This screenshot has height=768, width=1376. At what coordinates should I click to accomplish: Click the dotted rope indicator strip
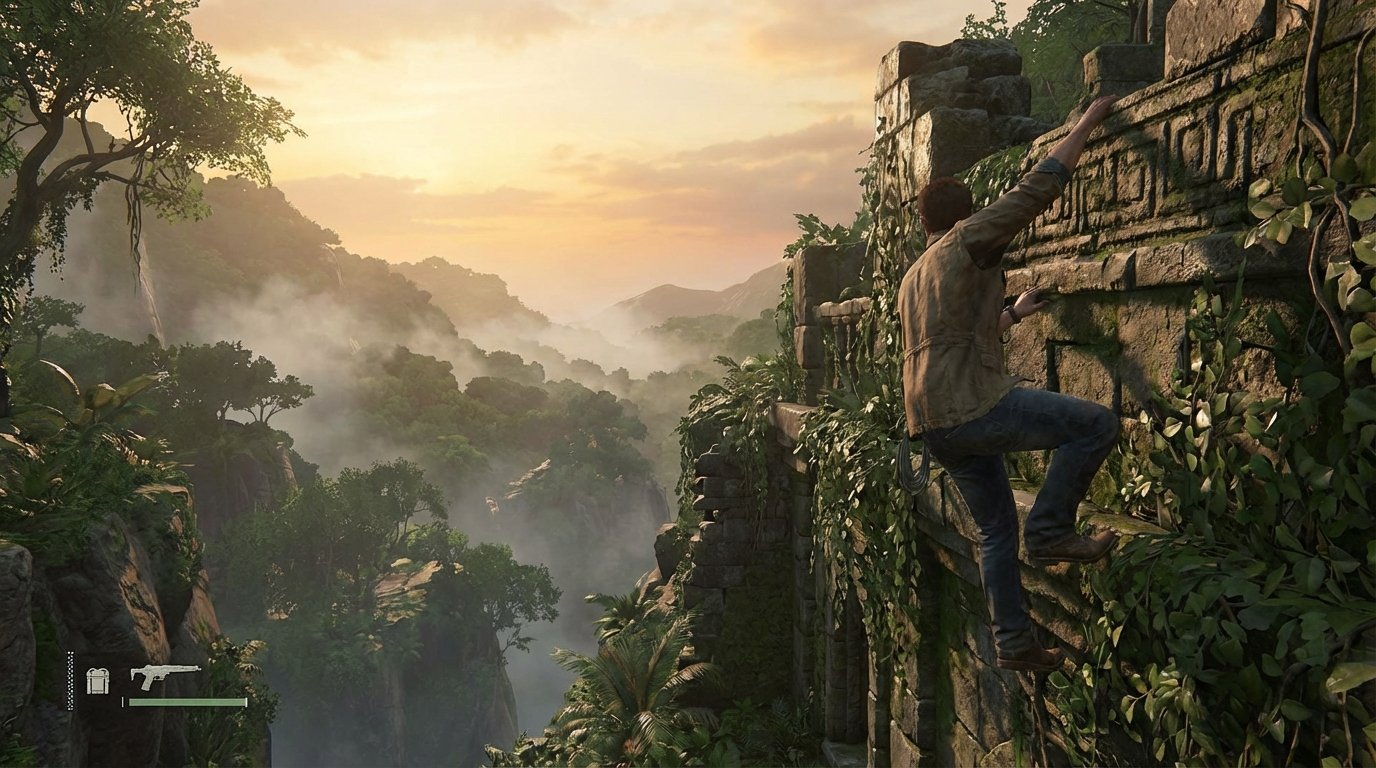click(x=70, y=680)
